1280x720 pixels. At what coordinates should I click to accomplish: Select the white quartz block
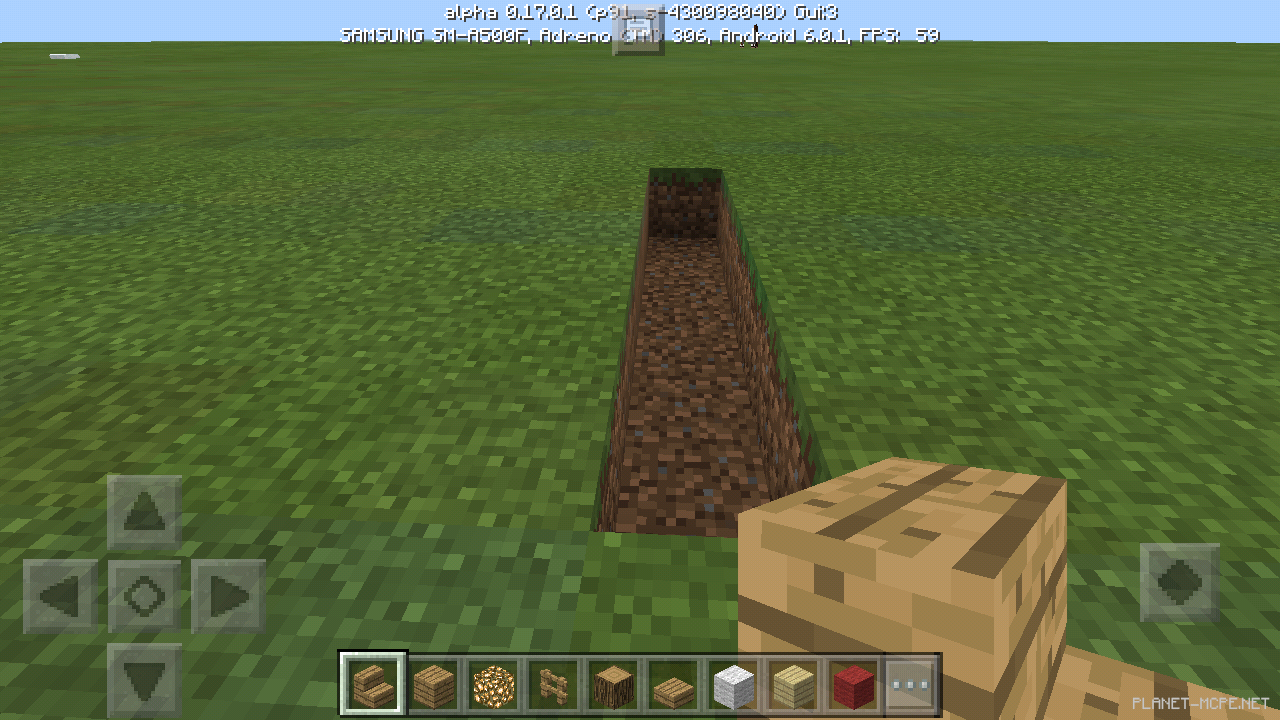pos(733,684)
